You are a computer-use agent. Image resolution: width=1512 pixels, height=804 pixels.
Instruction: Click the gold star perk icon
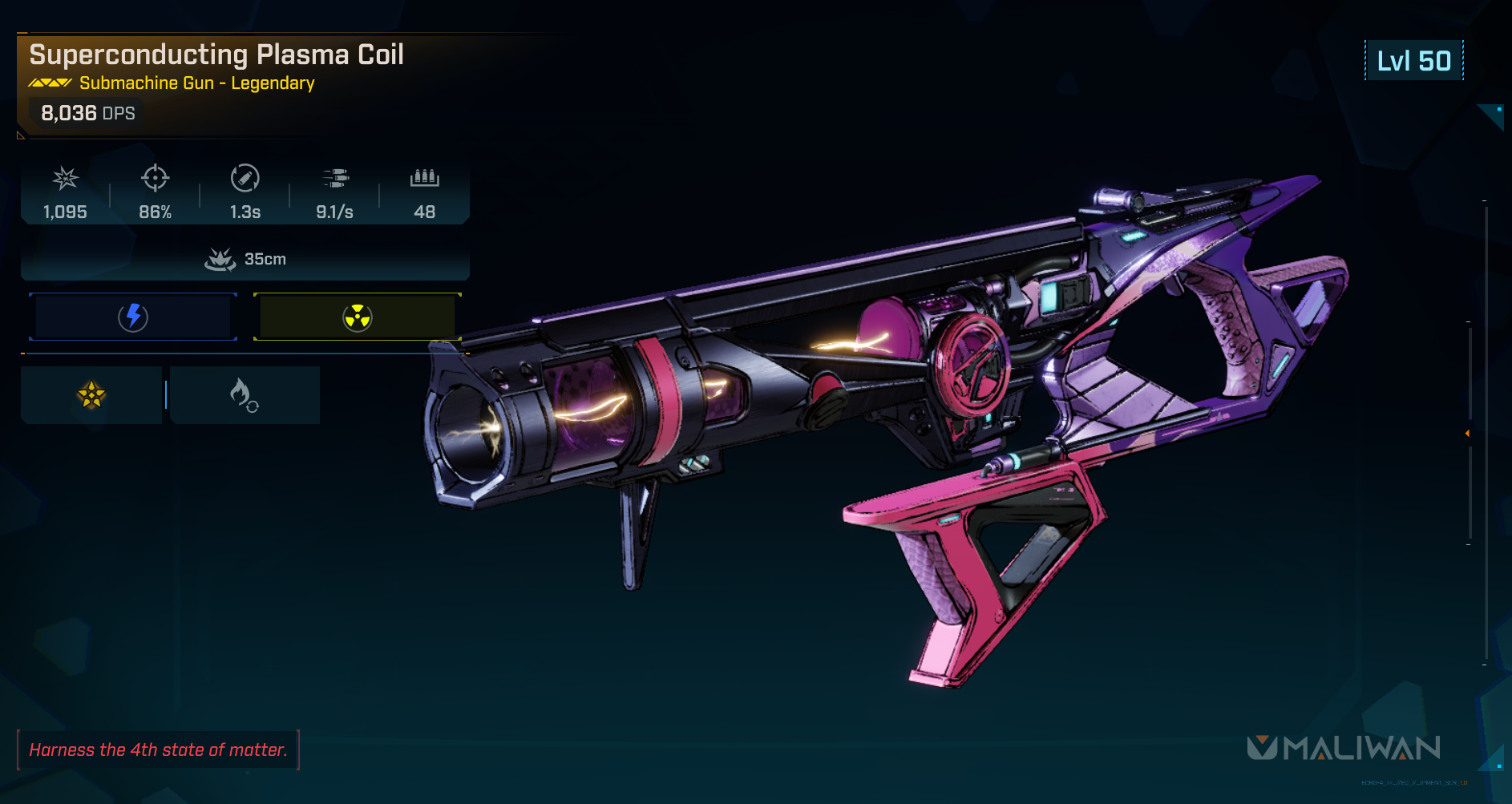click(x=91, y=394)
